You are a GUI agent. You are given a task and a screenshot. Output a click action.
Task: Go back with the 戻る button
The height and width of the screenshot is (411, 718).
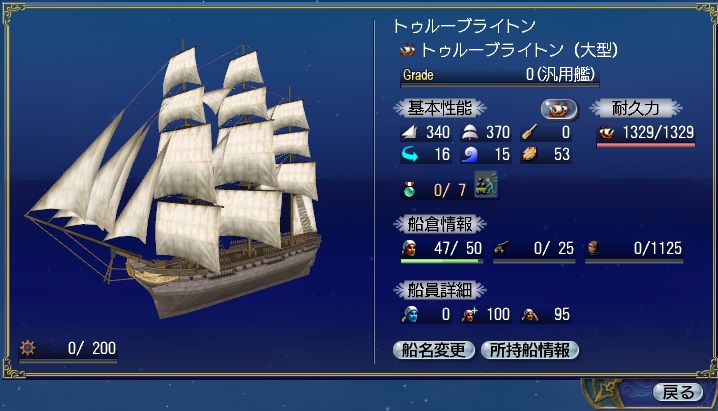click(677, 391)
